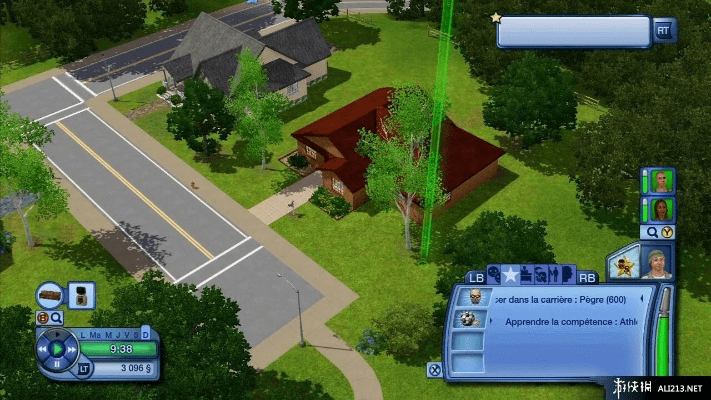Click the rewind speed button
The image size is (711, 400).
pos(43,349)
